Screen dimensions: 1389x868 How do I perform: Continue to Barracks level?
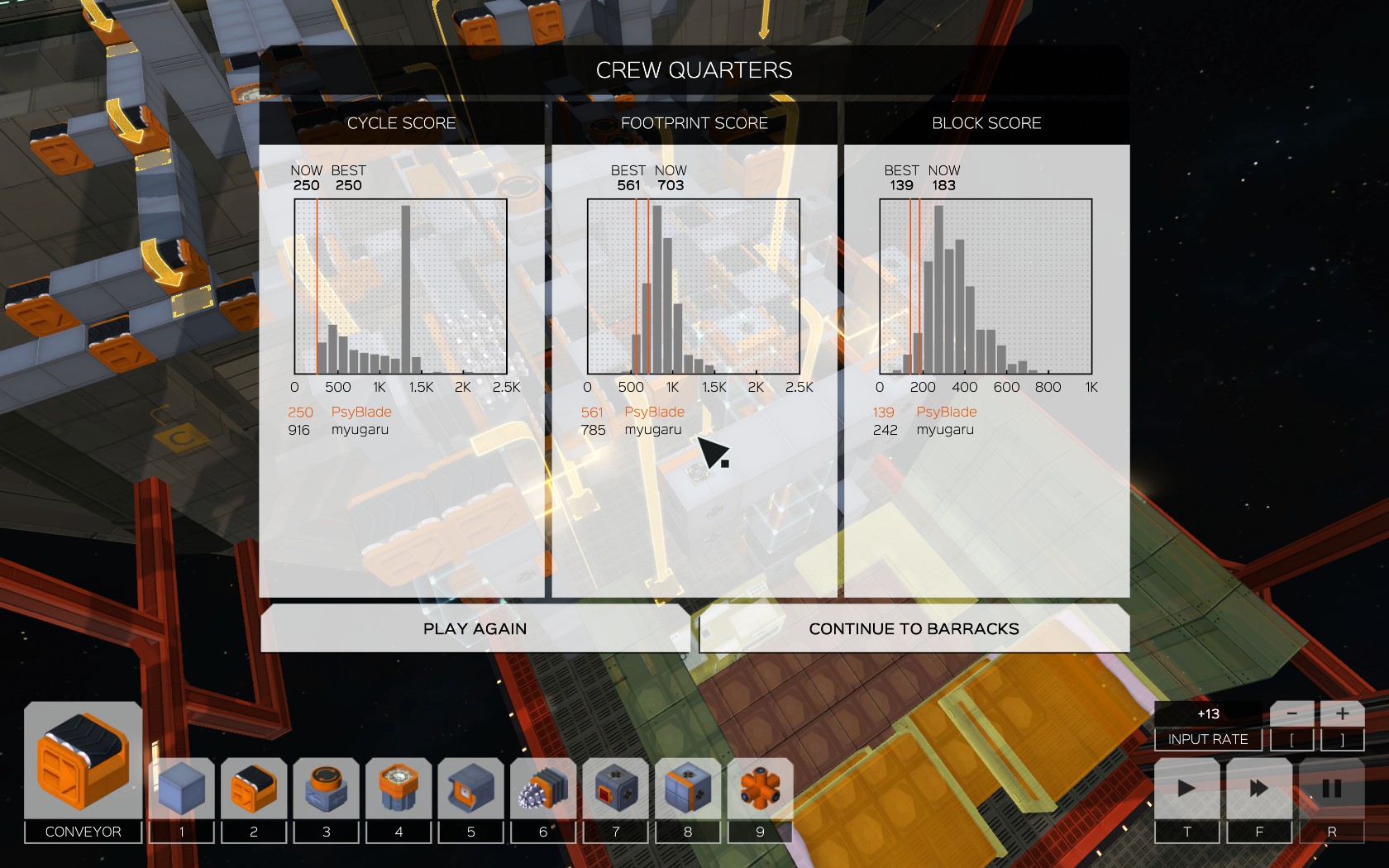(x=914, y=629)
